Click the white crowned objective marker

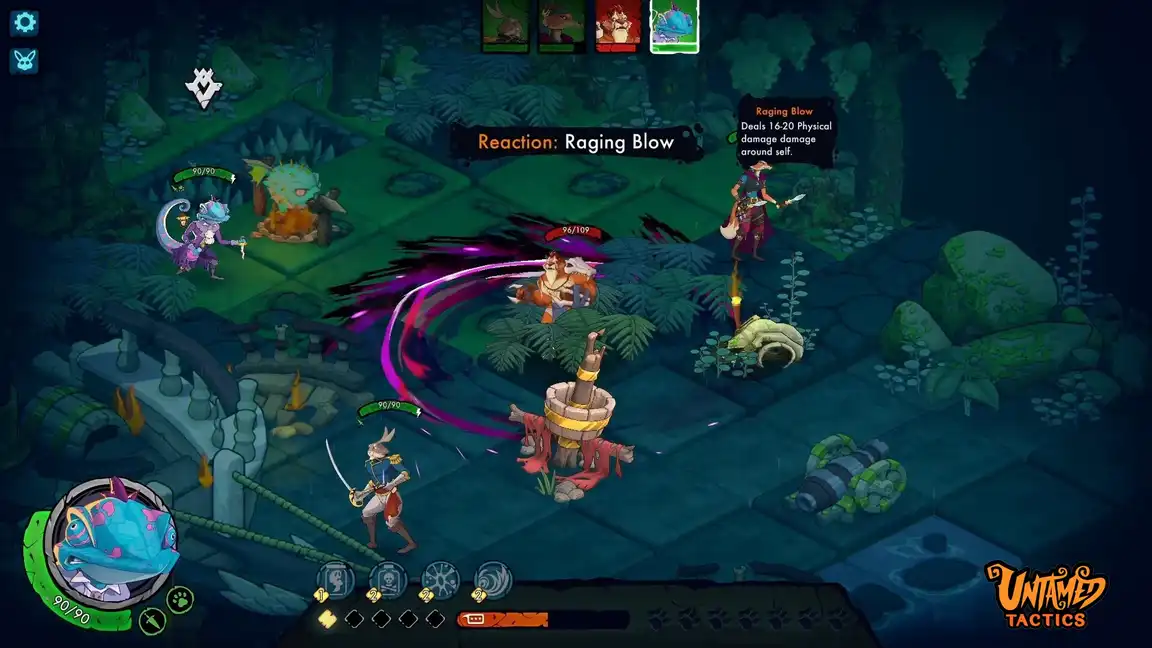click(203, 88)
